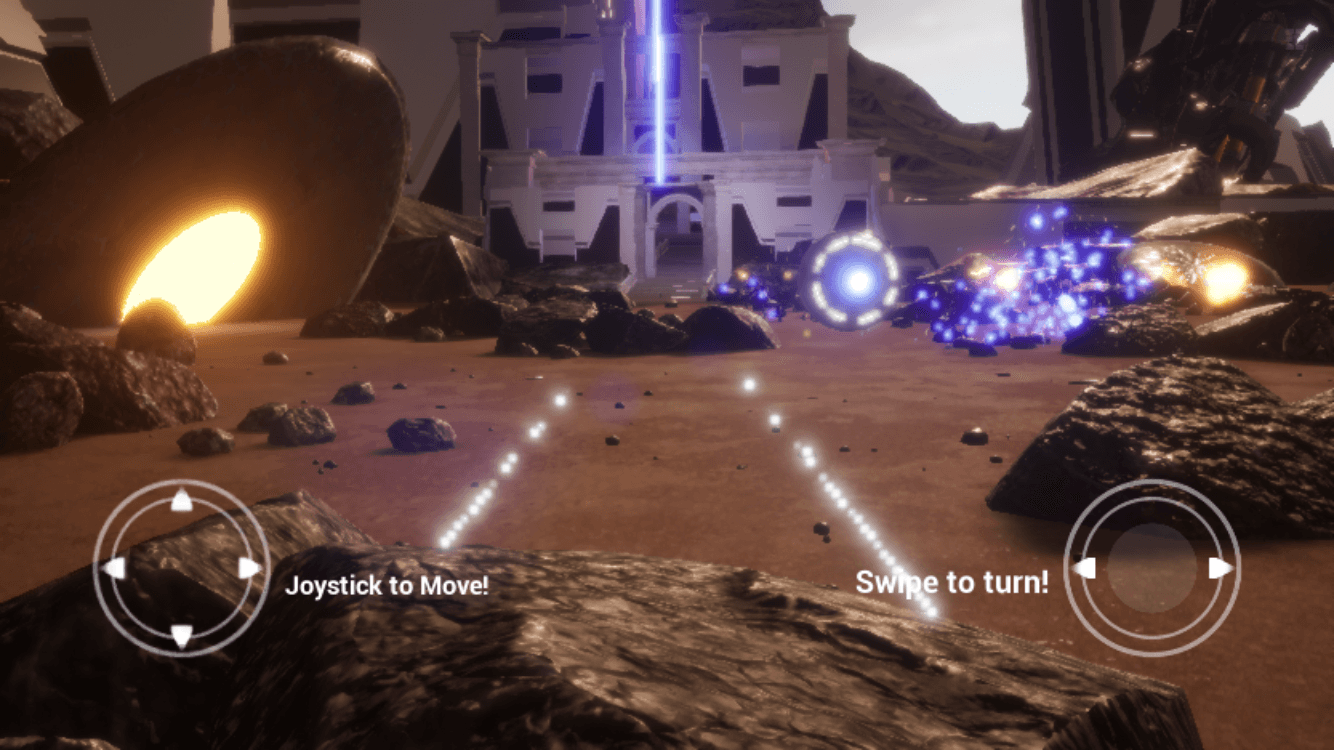Click the left arrow on the turn joystick
This screenshot has height=750, width=1334.
point(1085,568)
